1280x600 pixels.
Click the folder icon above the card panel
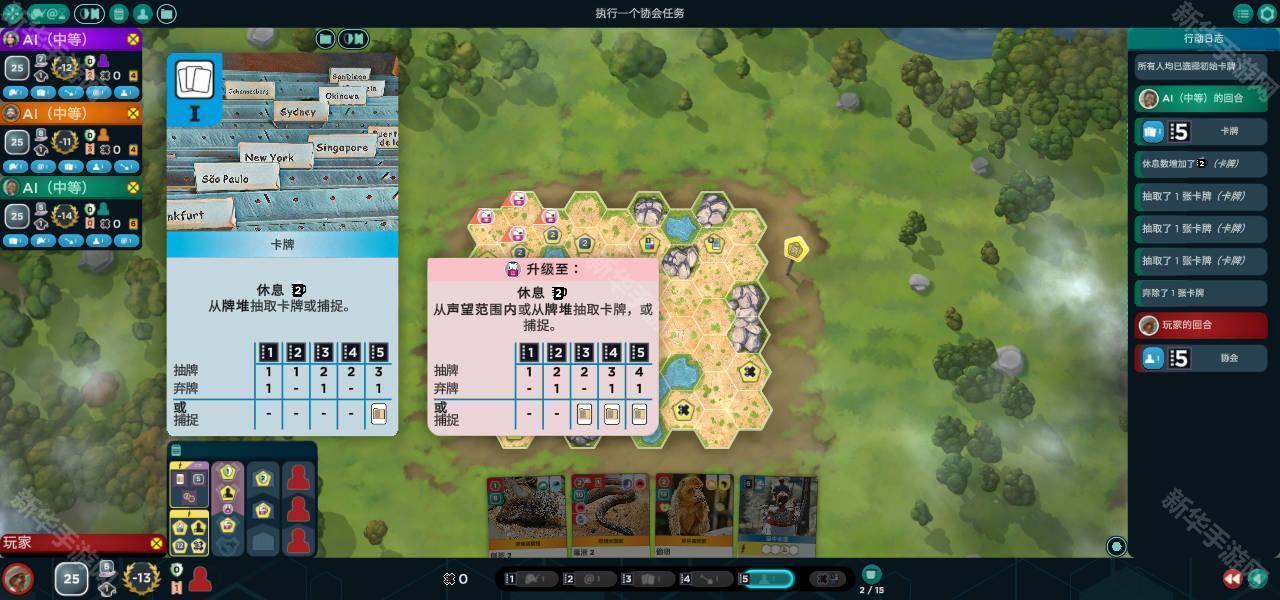click(x=325, y=39)
